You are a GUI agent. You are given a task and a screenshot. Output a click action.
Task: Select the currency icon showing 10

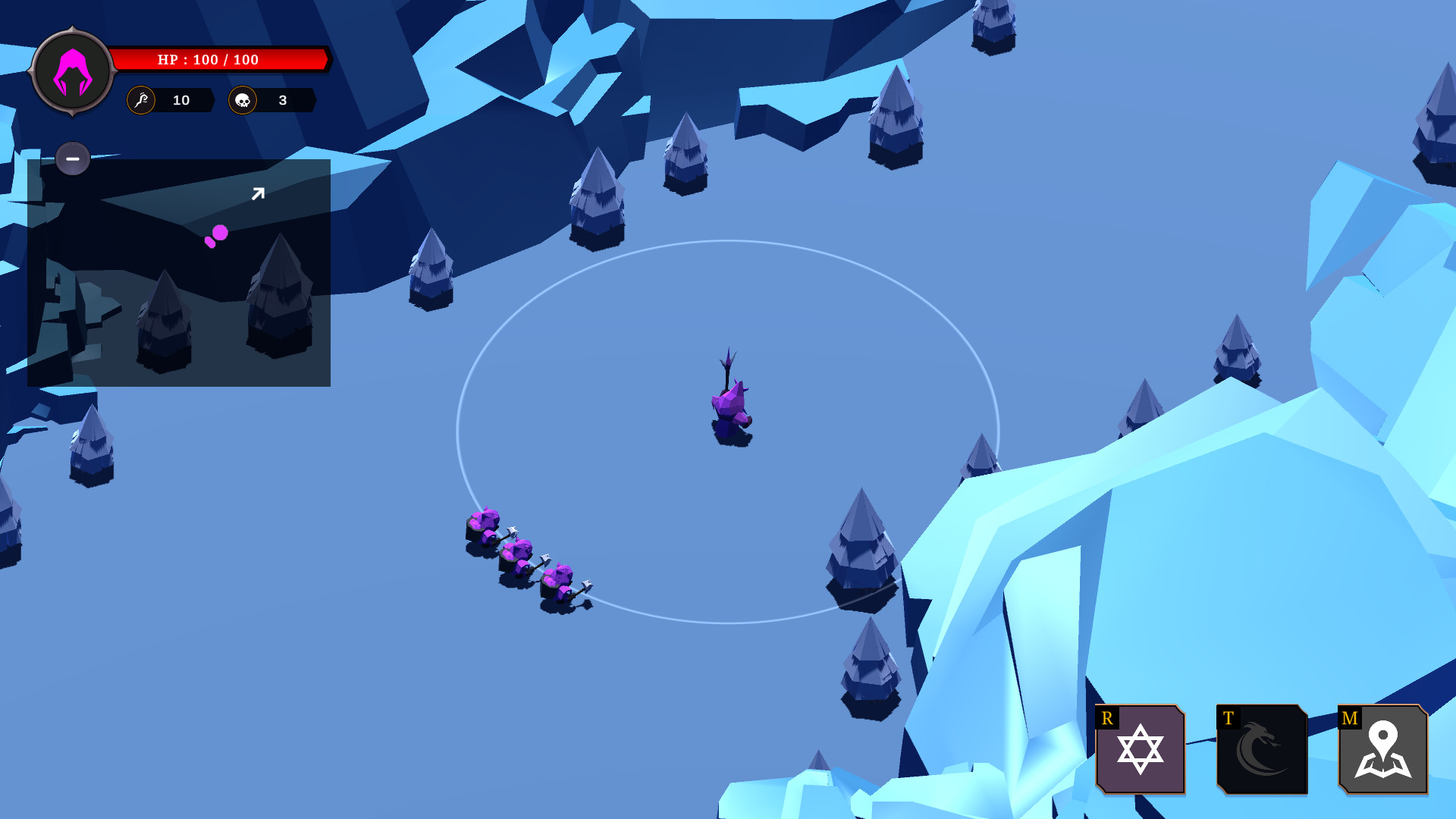click(x=140, y=100)
